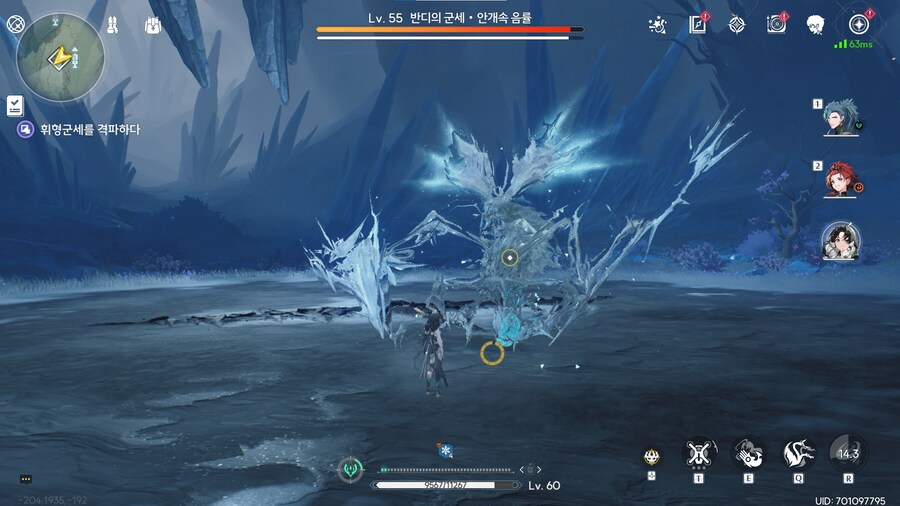Viewport: 900px width, 506px height.
Task: Activate the crossed-tool skill labeled T
Action: (x=698, y=454)
